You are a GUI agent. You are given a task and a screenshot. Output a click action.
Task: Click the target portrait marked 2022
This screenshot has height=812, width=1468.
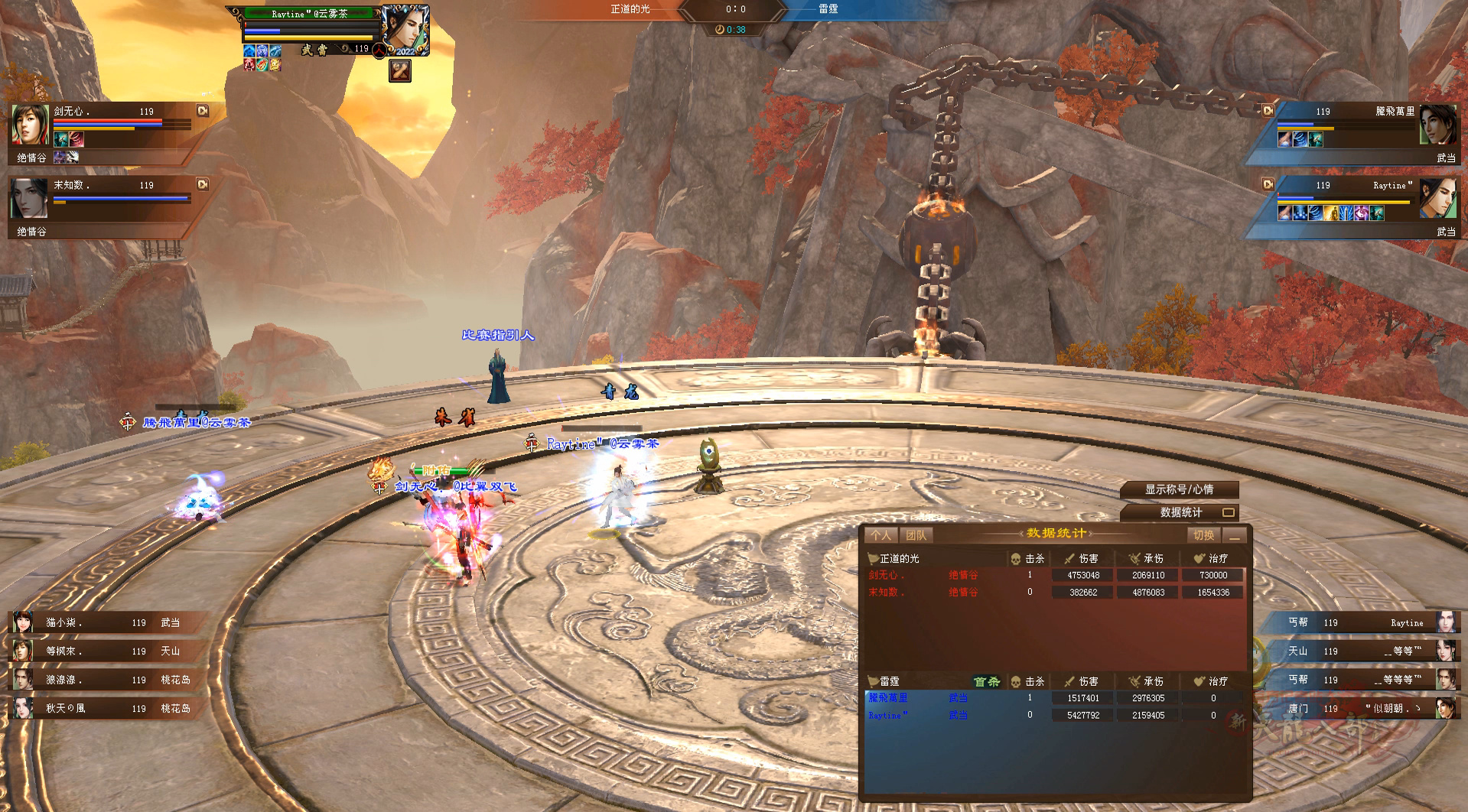(x=404, y=29)
